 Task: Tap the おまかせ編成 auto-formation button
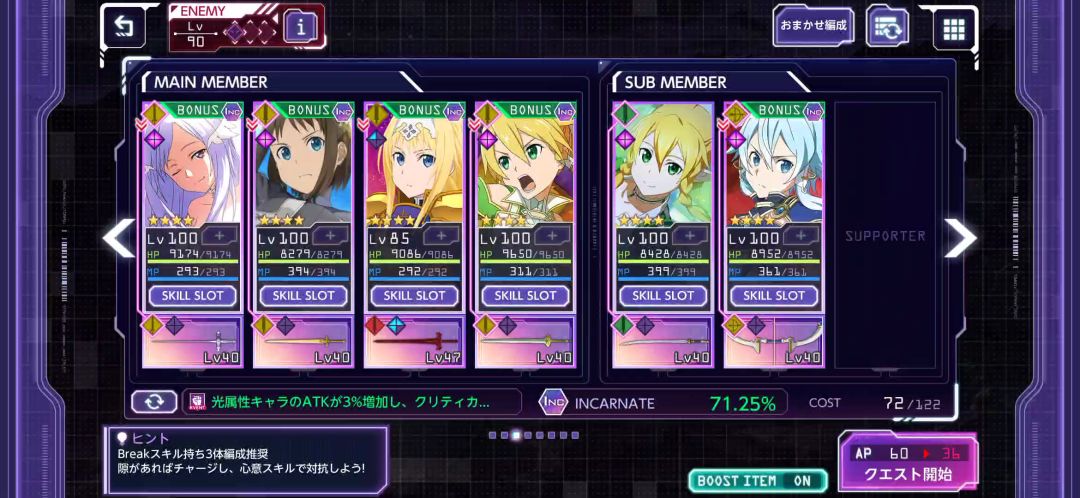tap(813, 26)
